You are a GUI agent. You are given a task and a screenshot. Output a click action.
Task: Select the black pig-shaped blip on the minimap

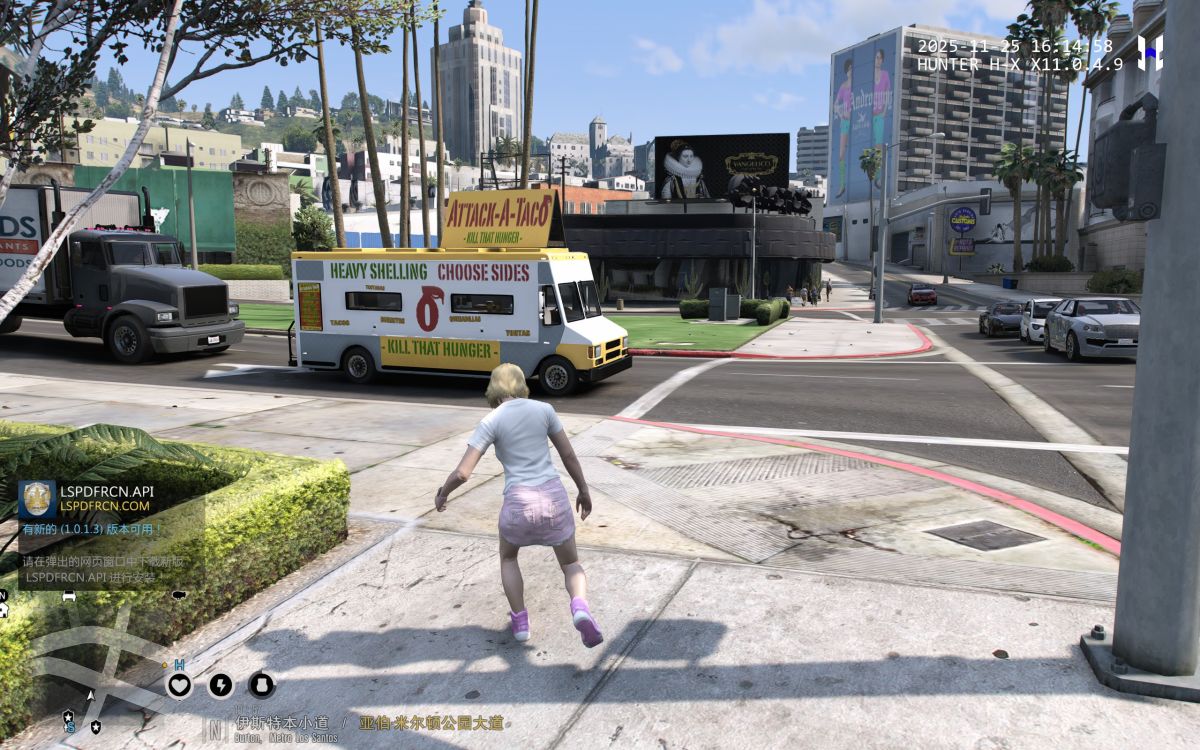click(179, 596)
